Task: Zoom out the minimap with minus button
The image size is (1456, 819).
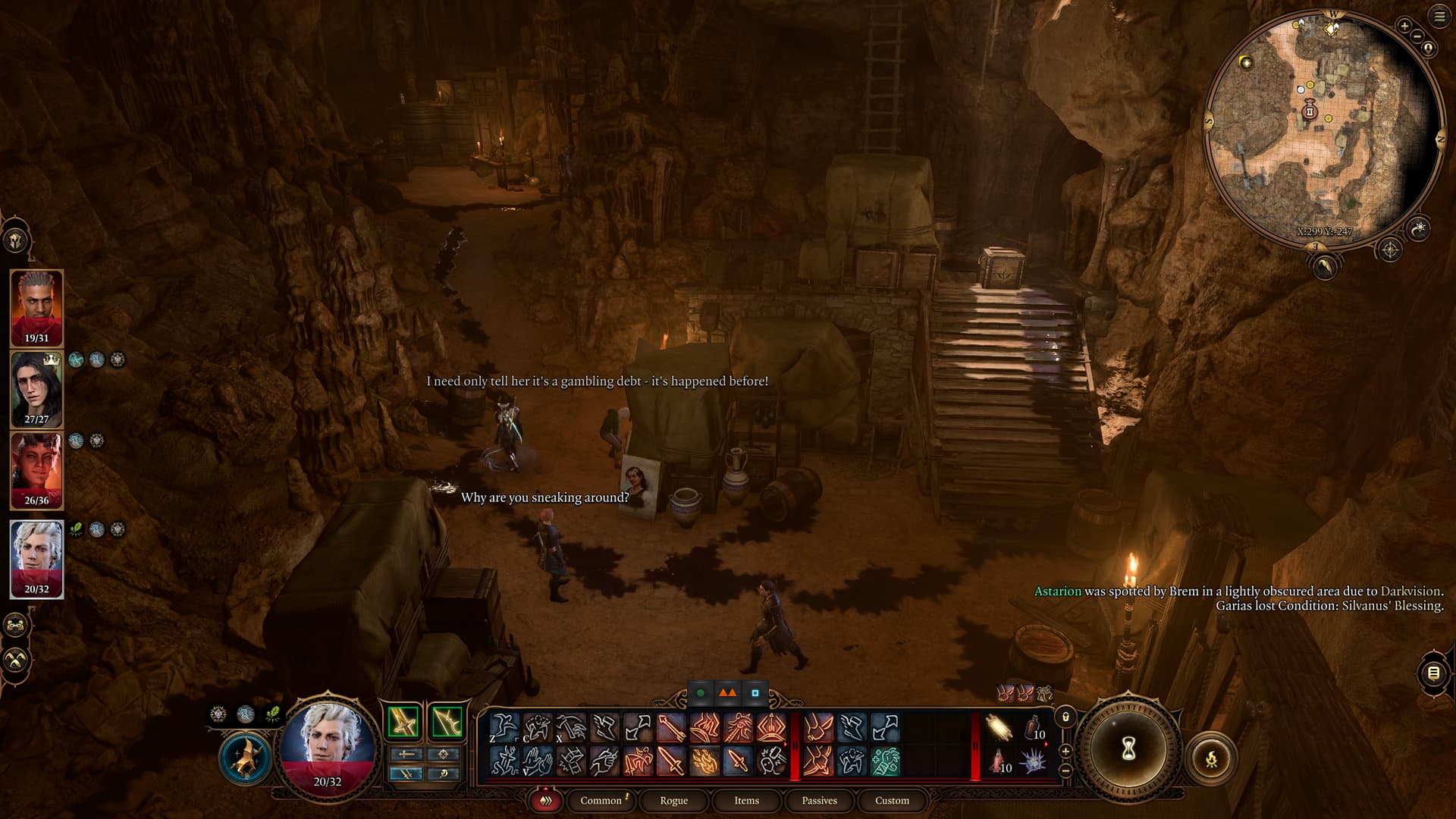Action: pos(1417,36)
